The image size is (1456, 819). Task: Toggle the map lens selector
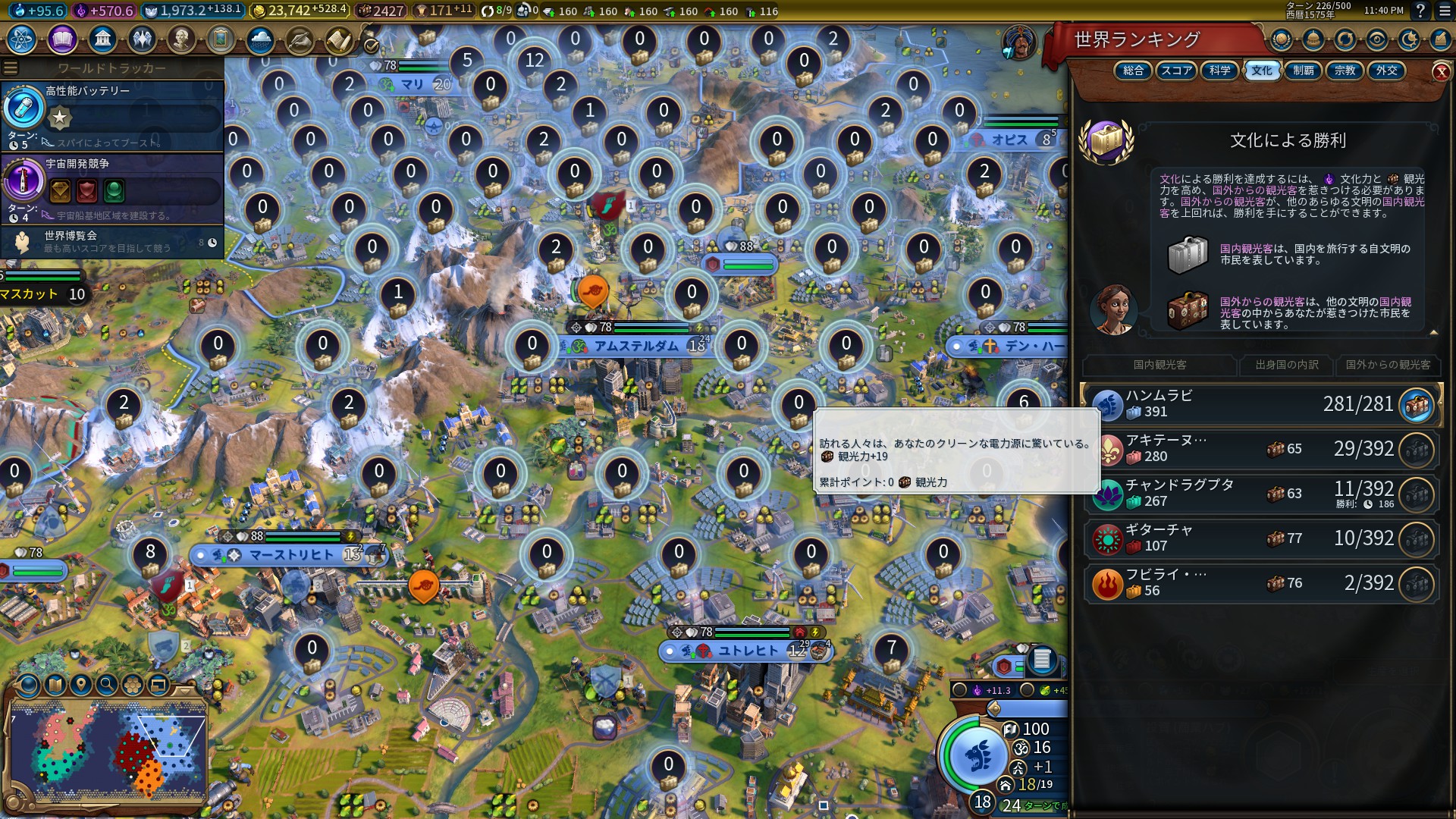coord(27,686)
